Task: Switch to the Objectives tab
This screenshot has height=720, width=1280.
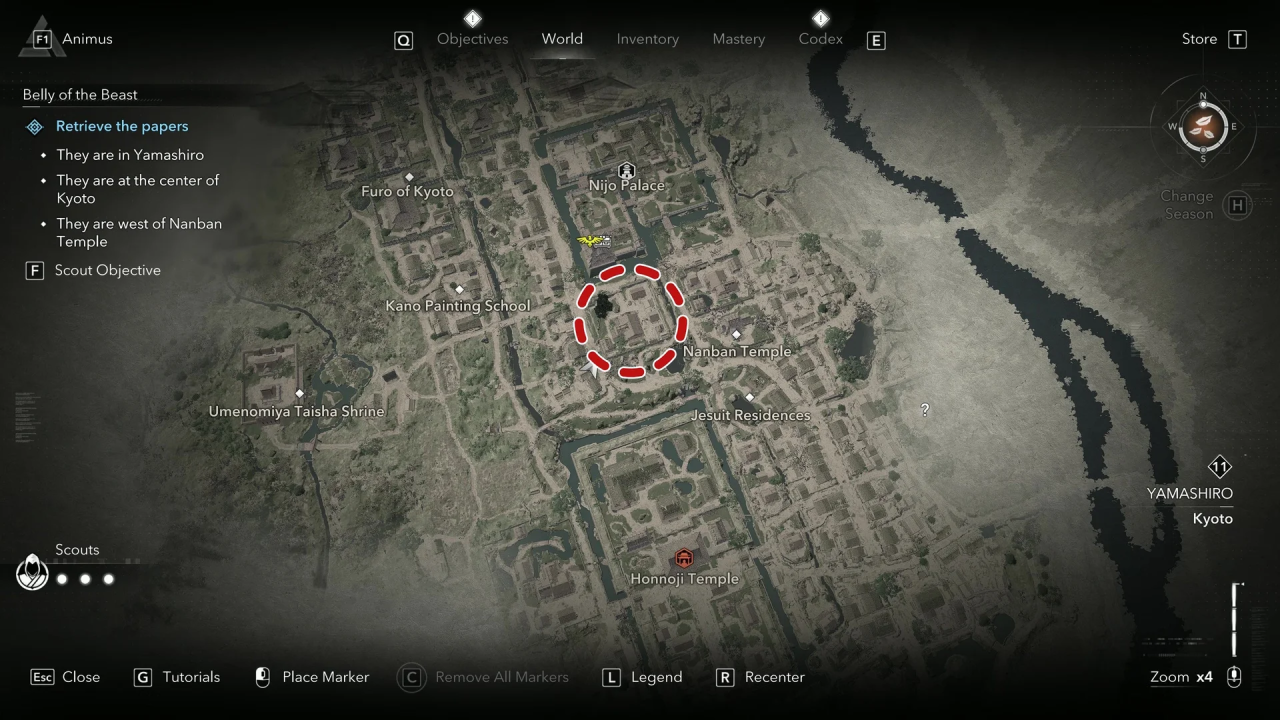Action: (x=472, y=39)
